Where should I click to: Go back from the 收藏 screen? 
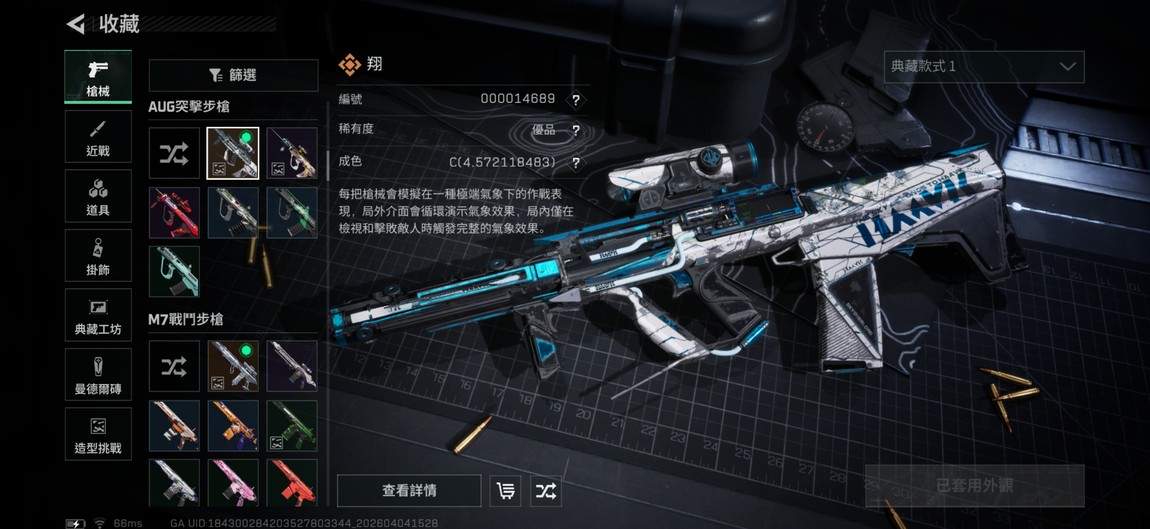coord(76,24)
